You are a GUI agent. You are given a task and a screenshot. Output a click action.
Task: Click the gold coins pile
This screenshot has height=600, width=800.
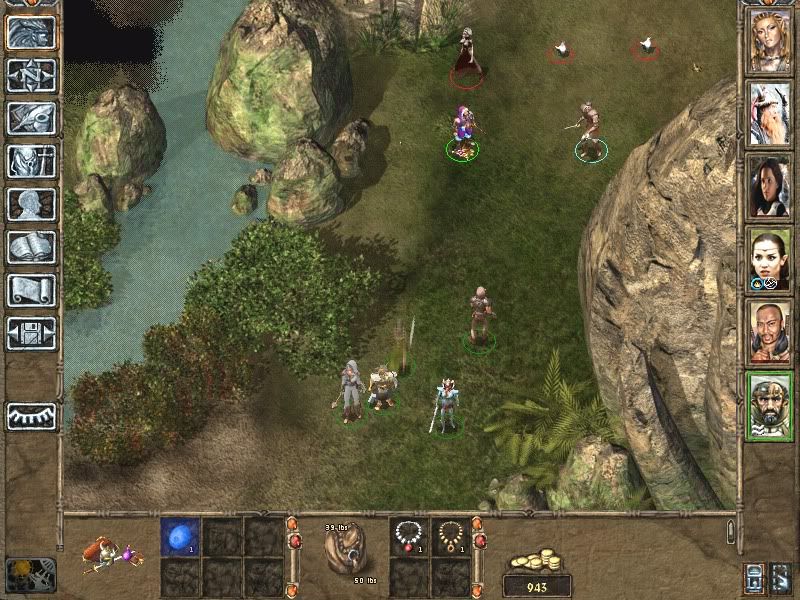pos(537,560)
